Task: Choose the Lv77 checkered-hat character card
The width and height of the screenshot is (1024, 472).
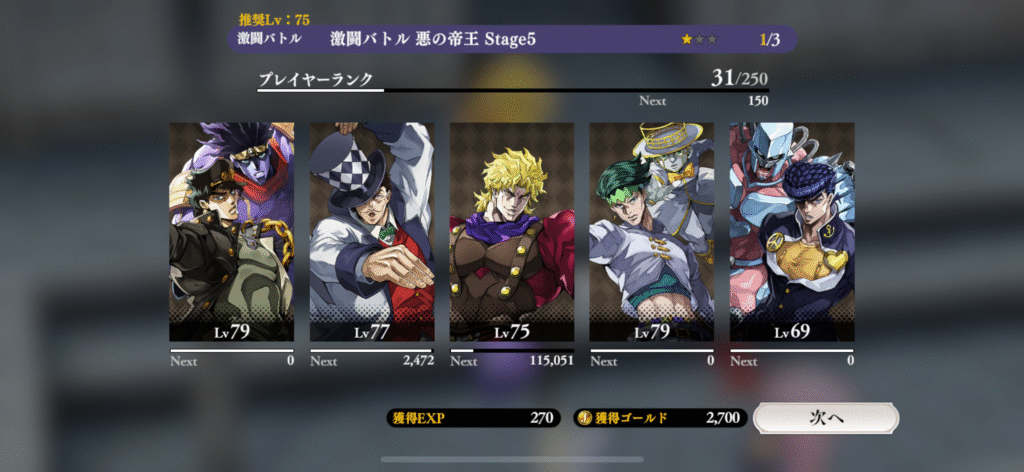Action: 372,232
